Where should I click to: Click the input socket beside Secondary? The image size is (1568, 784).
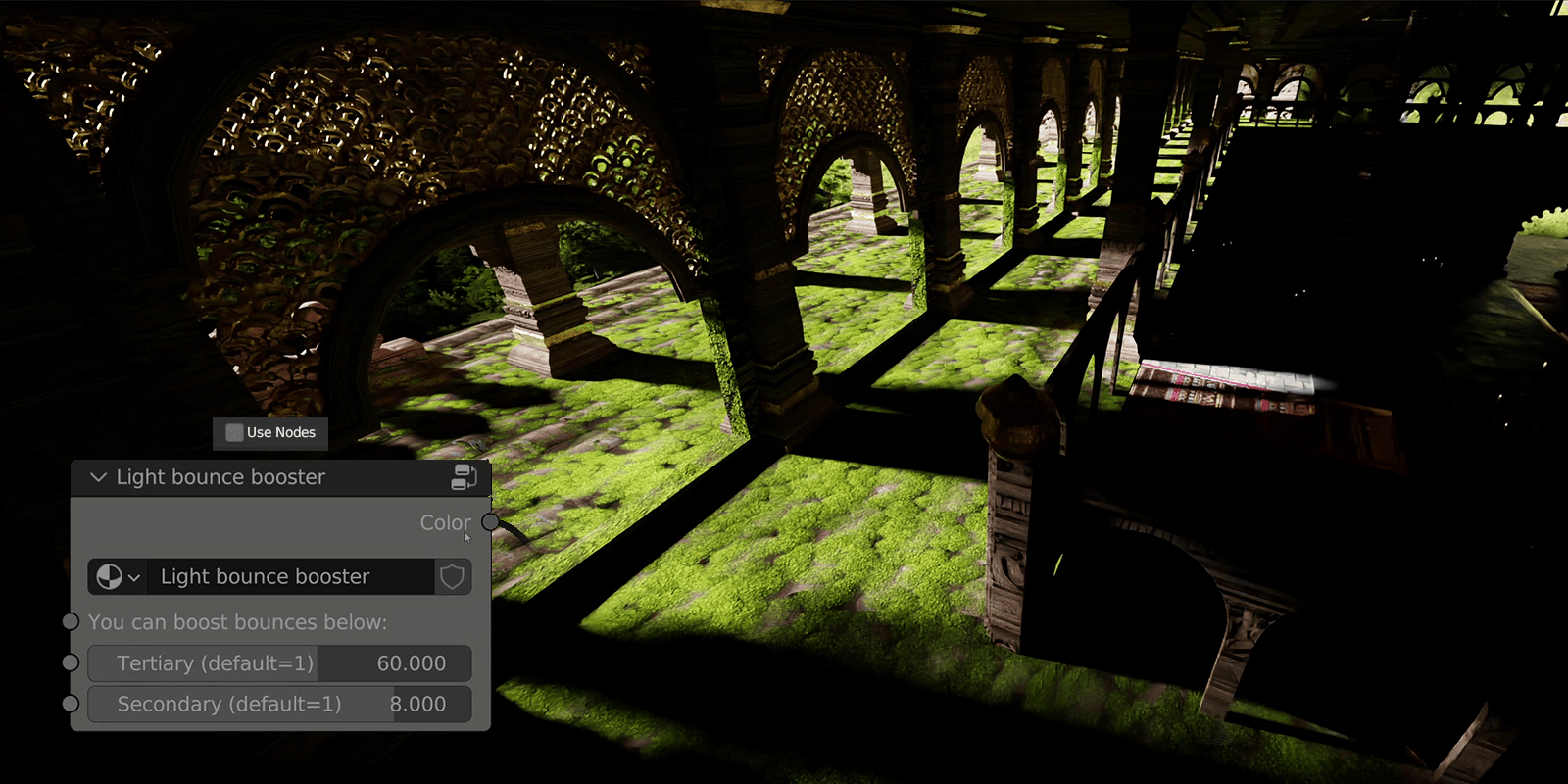pos(70,704)
